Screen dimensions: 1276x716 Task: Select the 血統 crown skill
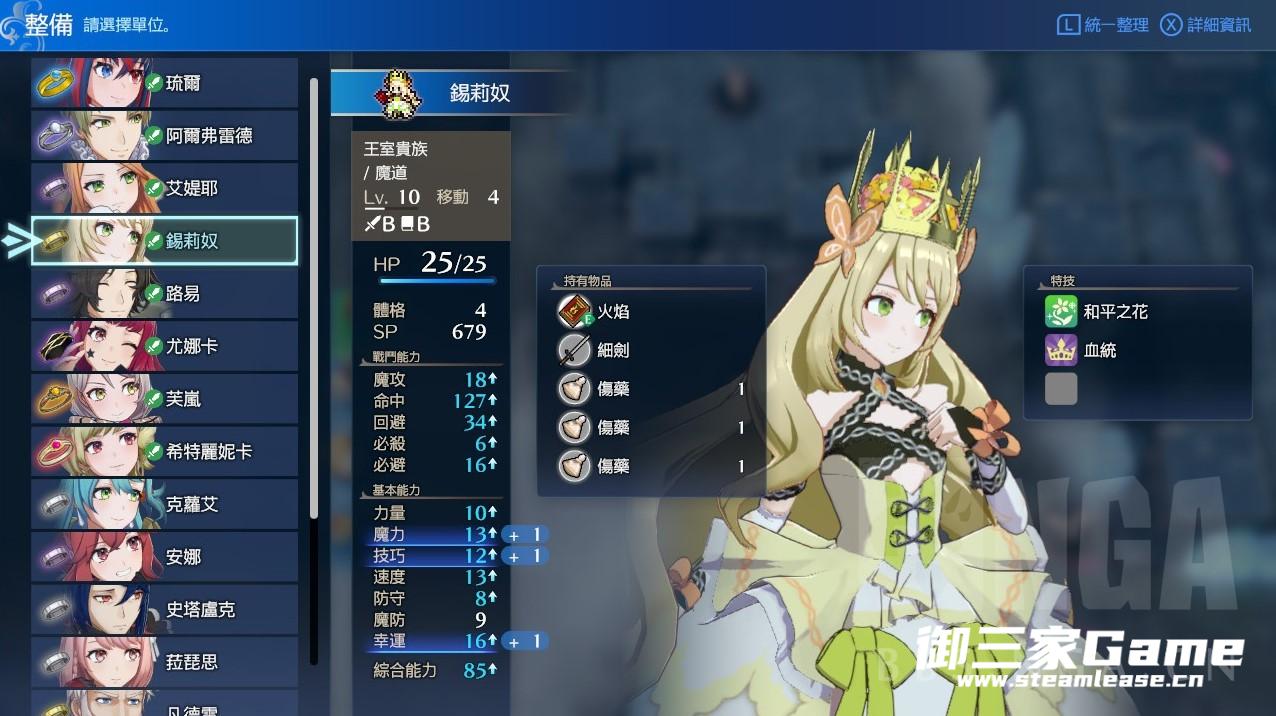[x=1100, y=351]
